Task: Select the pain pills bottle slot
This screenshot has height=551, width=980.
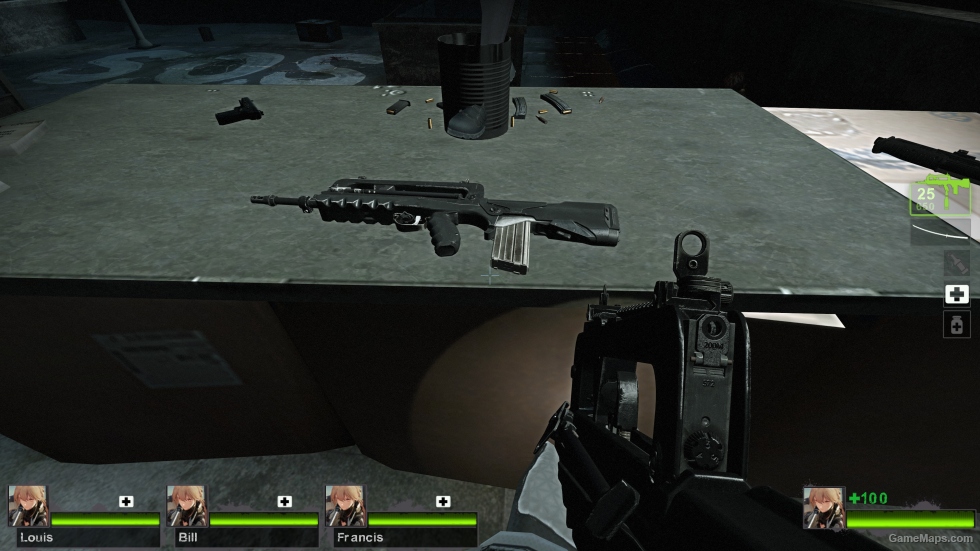Action: click(956, 324)
